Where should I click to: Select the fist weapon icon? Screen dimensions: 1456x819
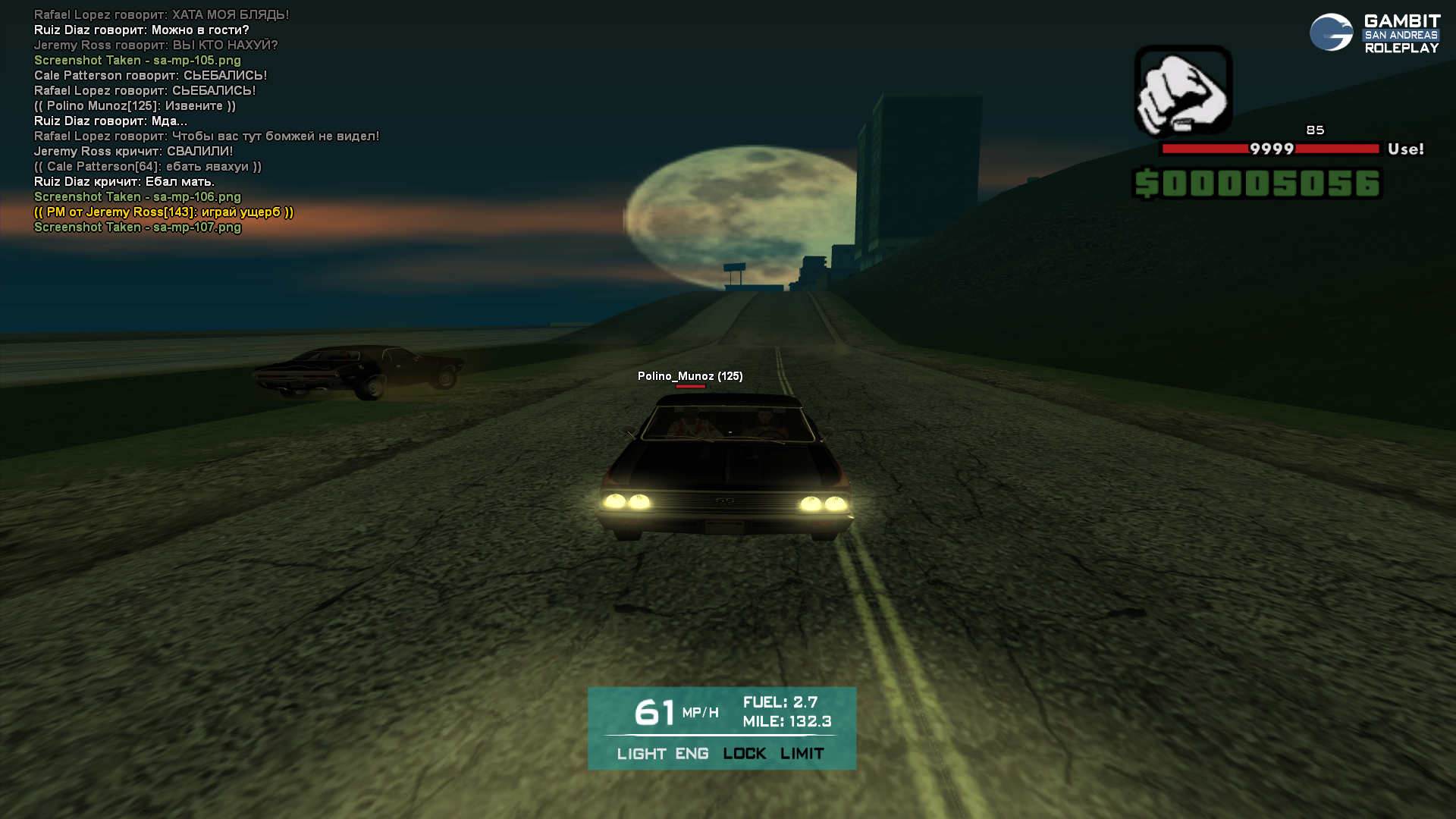1182,91
